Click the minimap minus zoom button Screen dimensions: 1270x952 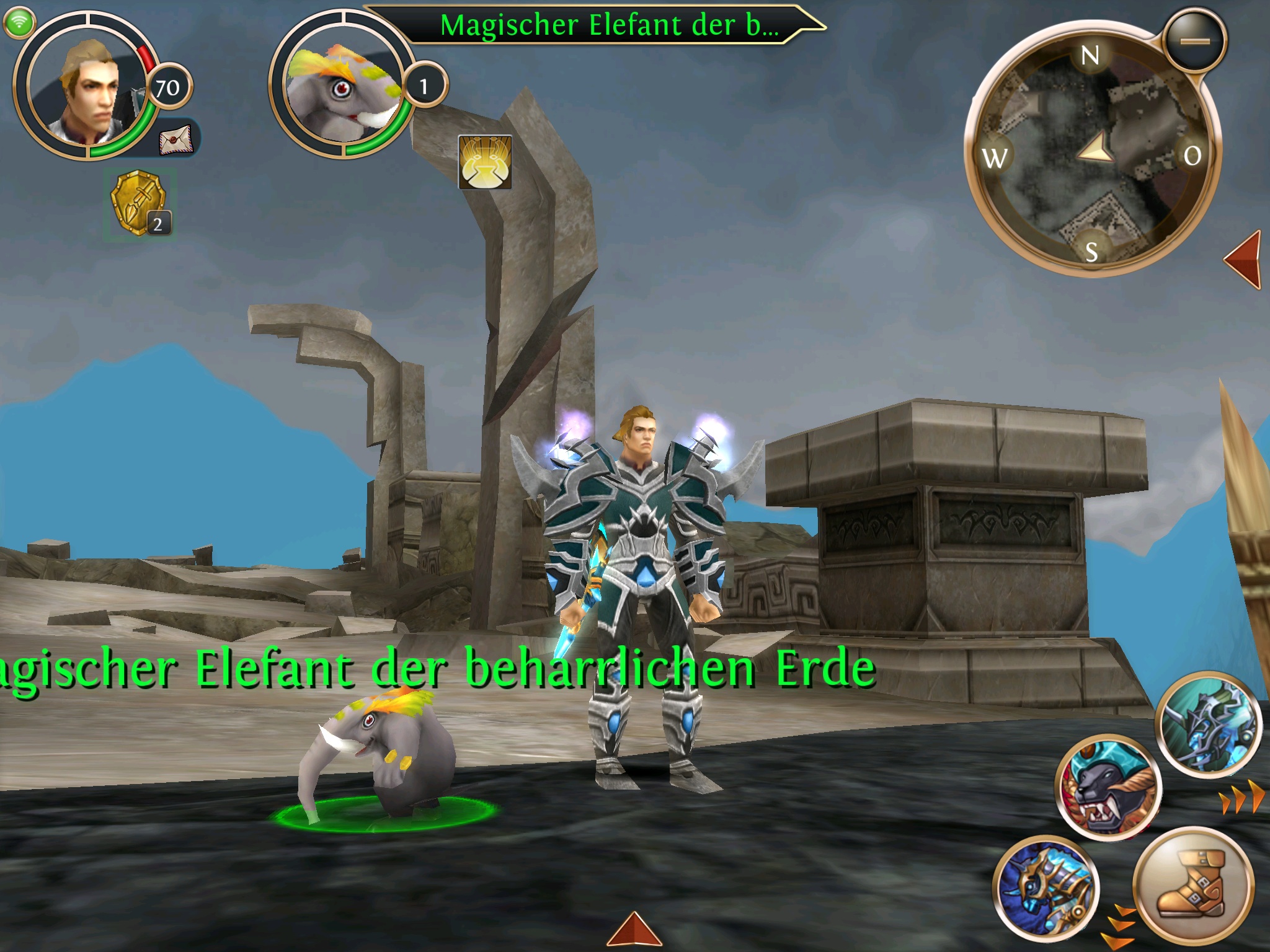click(1194, 41)
